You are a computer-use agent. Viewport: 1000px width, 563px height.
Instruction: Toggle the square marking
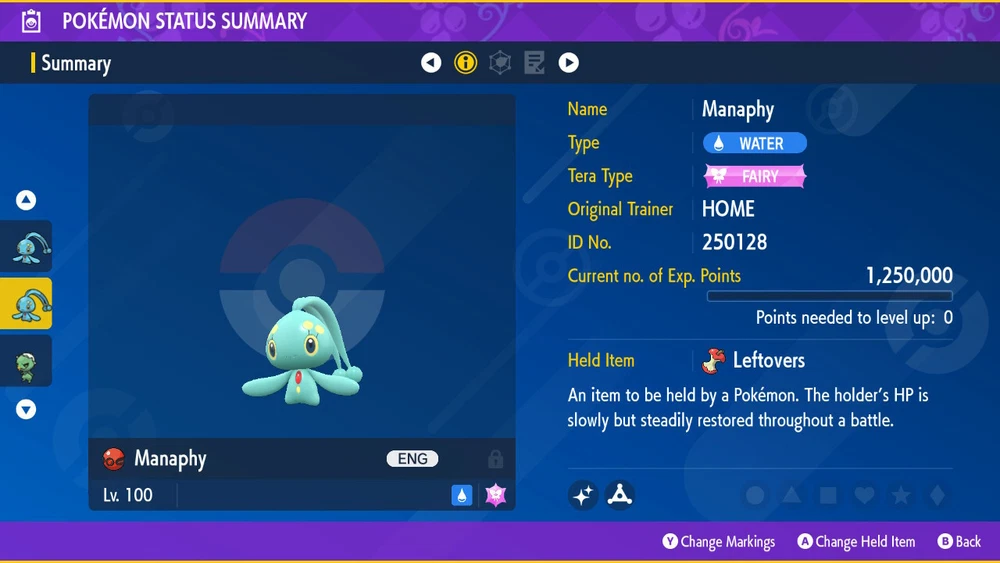pyautogui.click(x=828, y=496)
